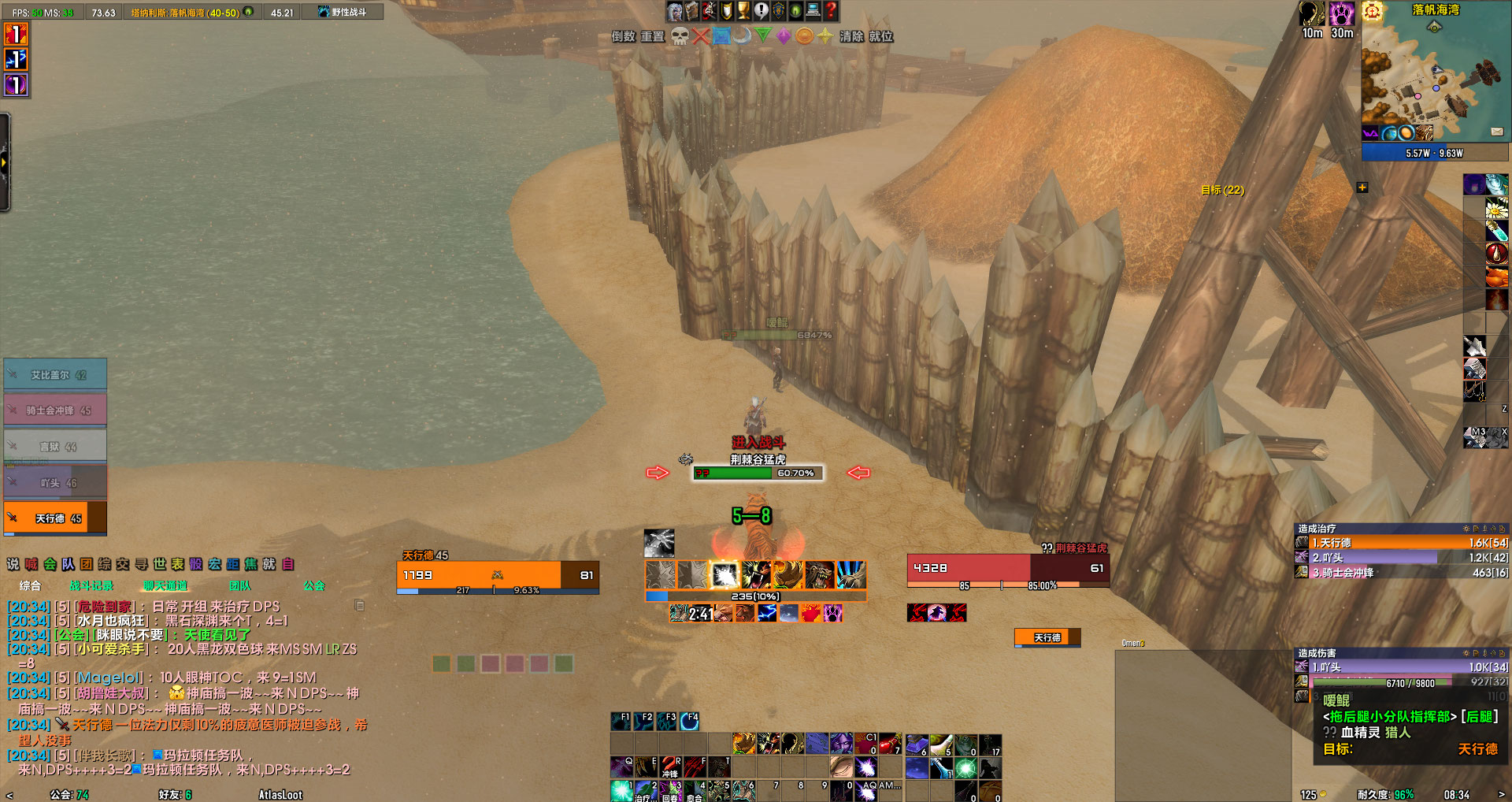Click the orange circle raid marker
This screenshot has height=802, width=1512.
[806, 36]
